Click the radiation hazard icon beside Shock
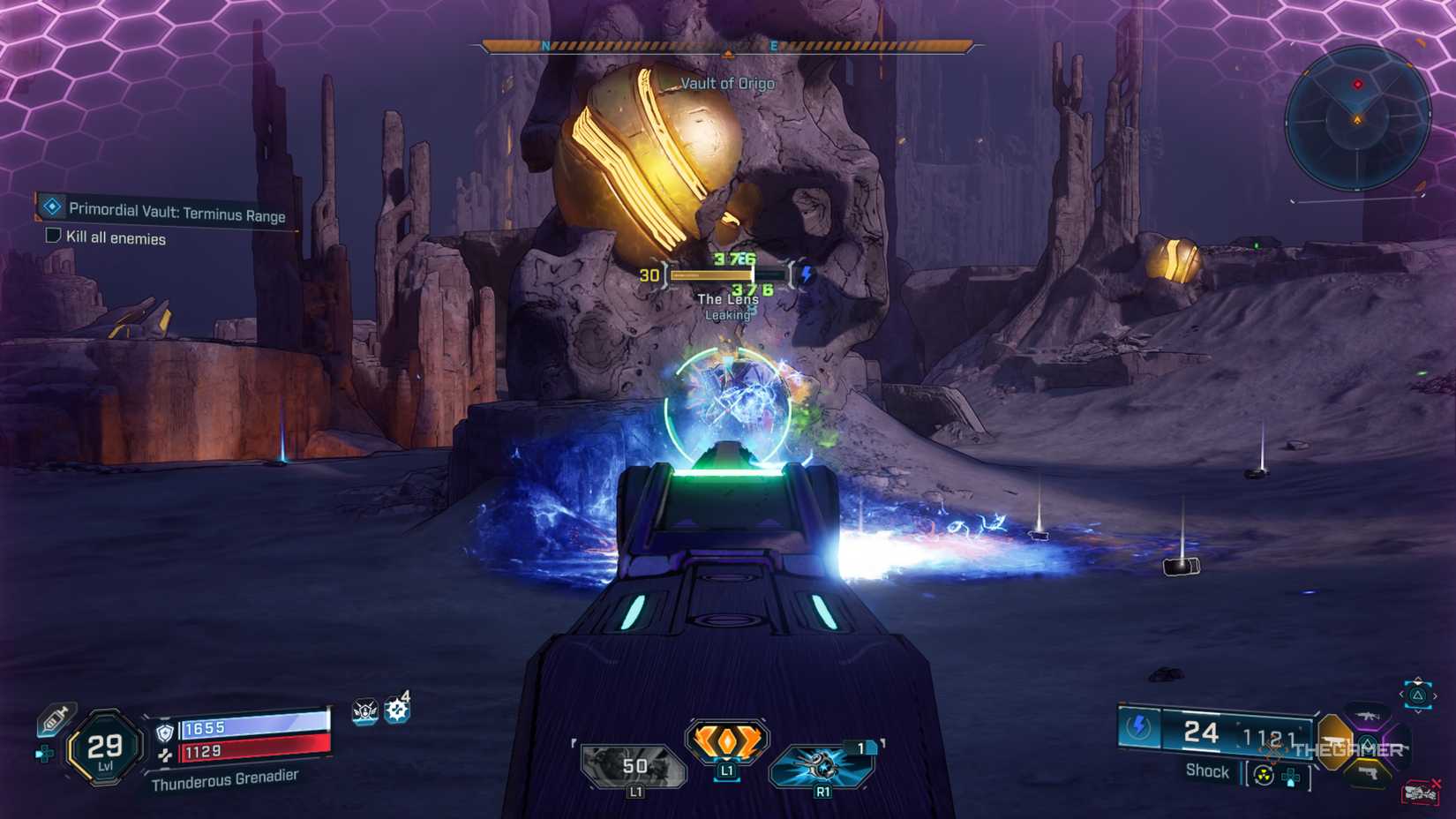Screen dimensions: 1456x819 click(x=1263, y=775)
